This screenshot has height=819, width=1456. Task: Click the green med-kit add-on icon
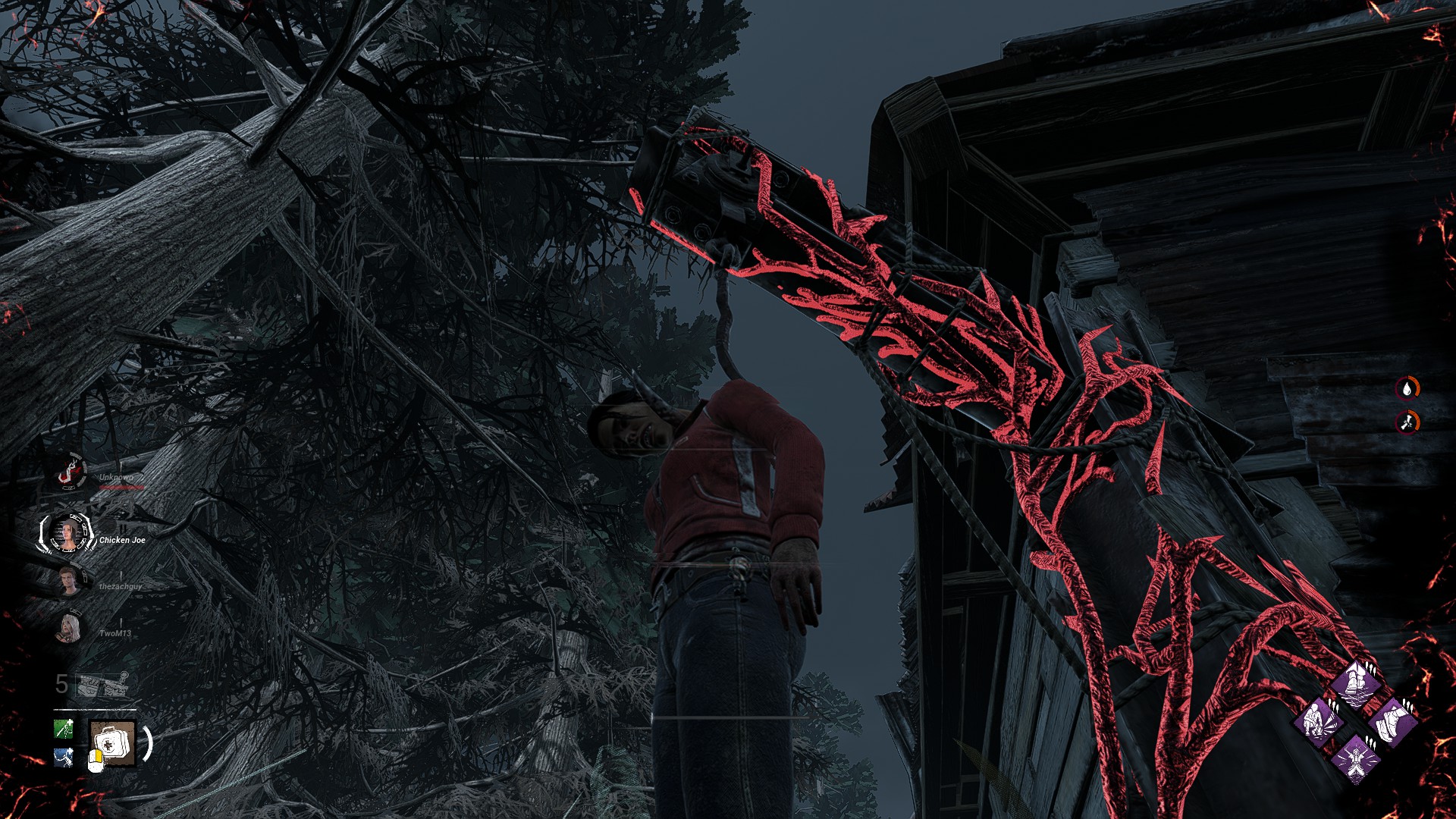click(x=64, y=729)
